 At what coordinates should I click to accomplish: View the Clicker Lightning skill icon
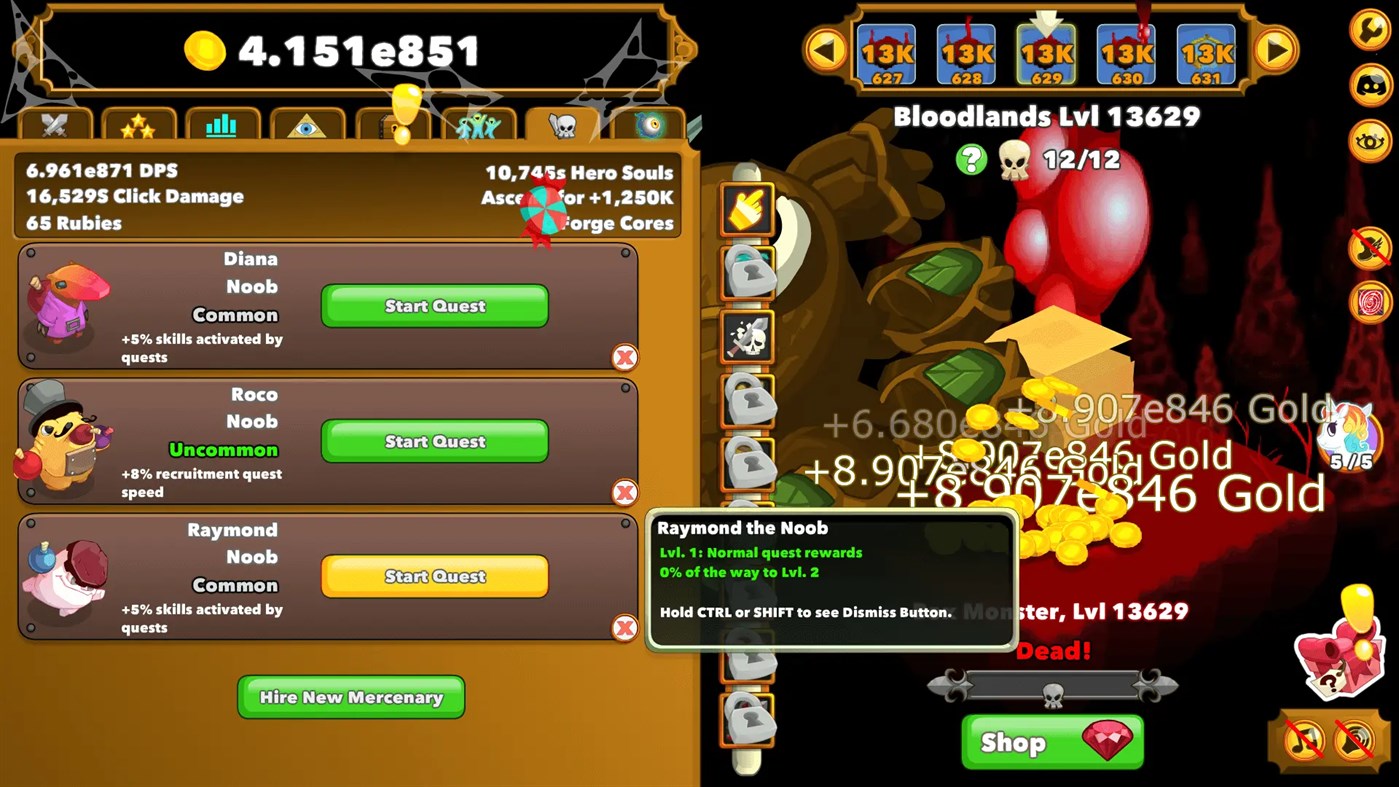pos(746,210)
